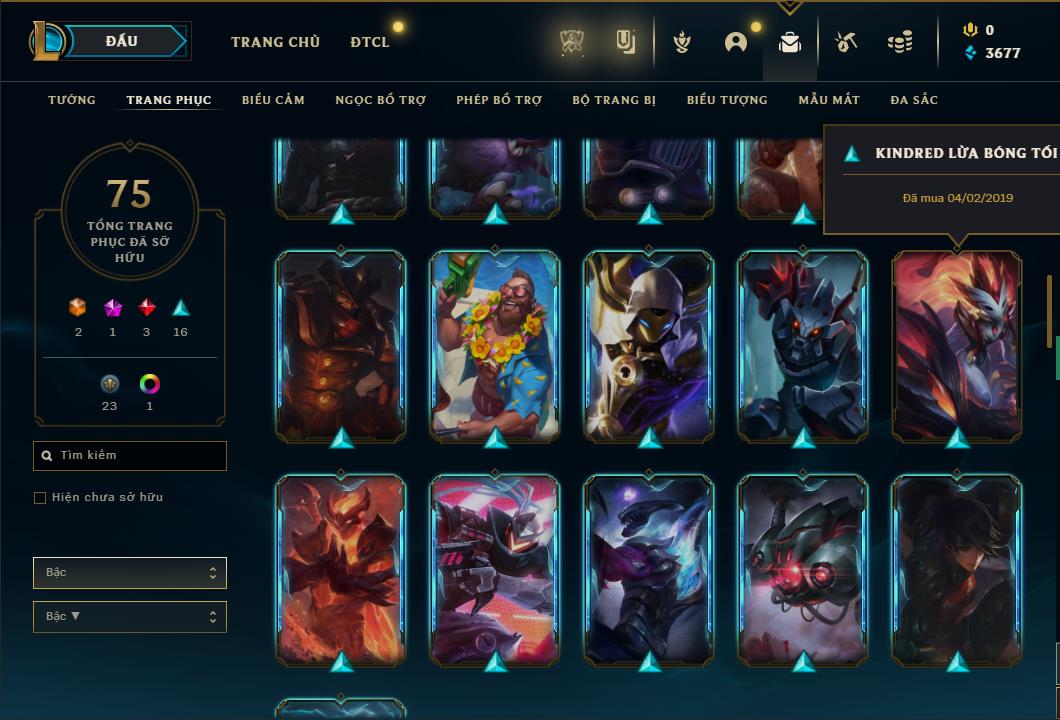Open the store coins icon
Screen dimensions: 1060x720
coord(900,42)
